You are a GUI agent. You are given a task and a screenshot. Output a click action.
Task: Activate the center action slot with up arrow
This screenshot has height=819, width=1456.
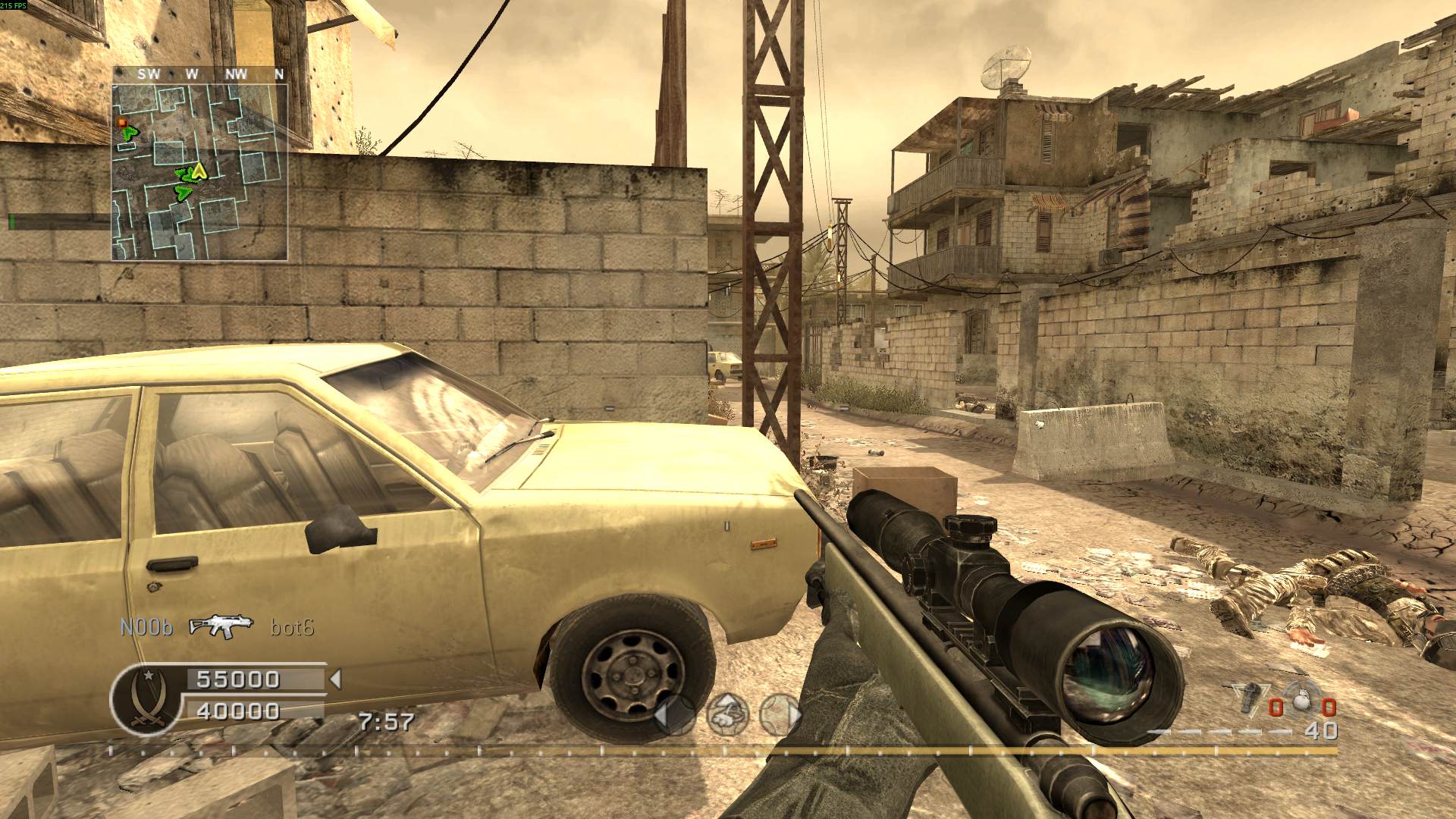click(727, 714)
